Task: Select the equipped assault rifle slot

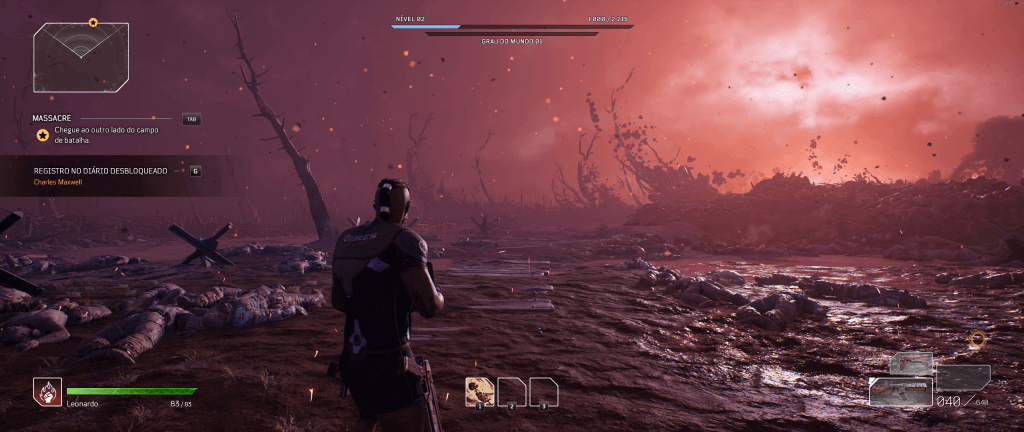Action: click(900, 391)
